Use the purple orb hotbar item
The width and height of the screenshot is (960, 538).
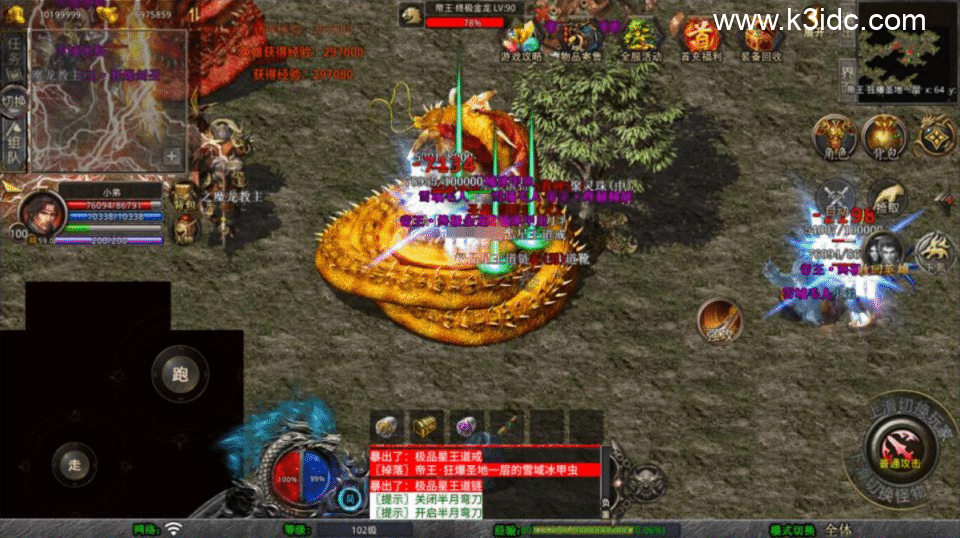(x=466, y=425)
